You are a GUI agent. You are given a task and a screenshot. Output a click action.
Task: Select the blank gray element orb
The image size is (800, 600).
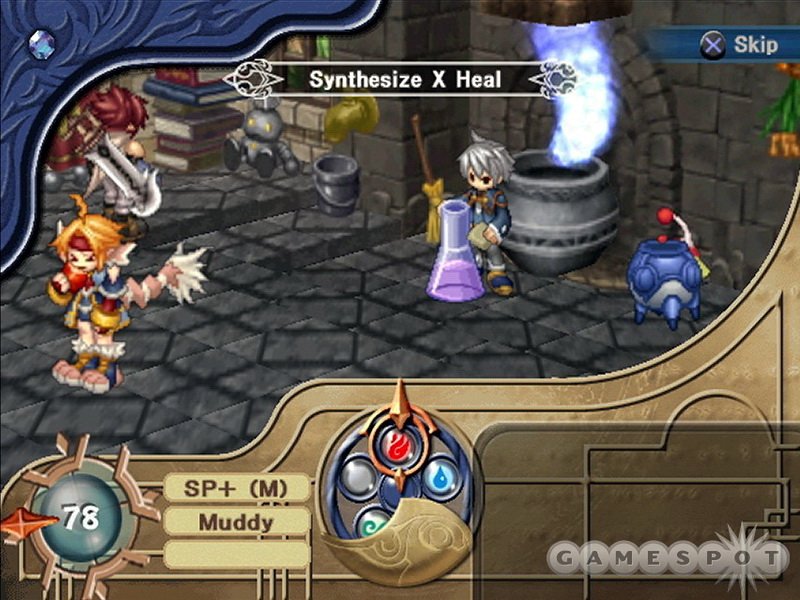click(357, 476)
